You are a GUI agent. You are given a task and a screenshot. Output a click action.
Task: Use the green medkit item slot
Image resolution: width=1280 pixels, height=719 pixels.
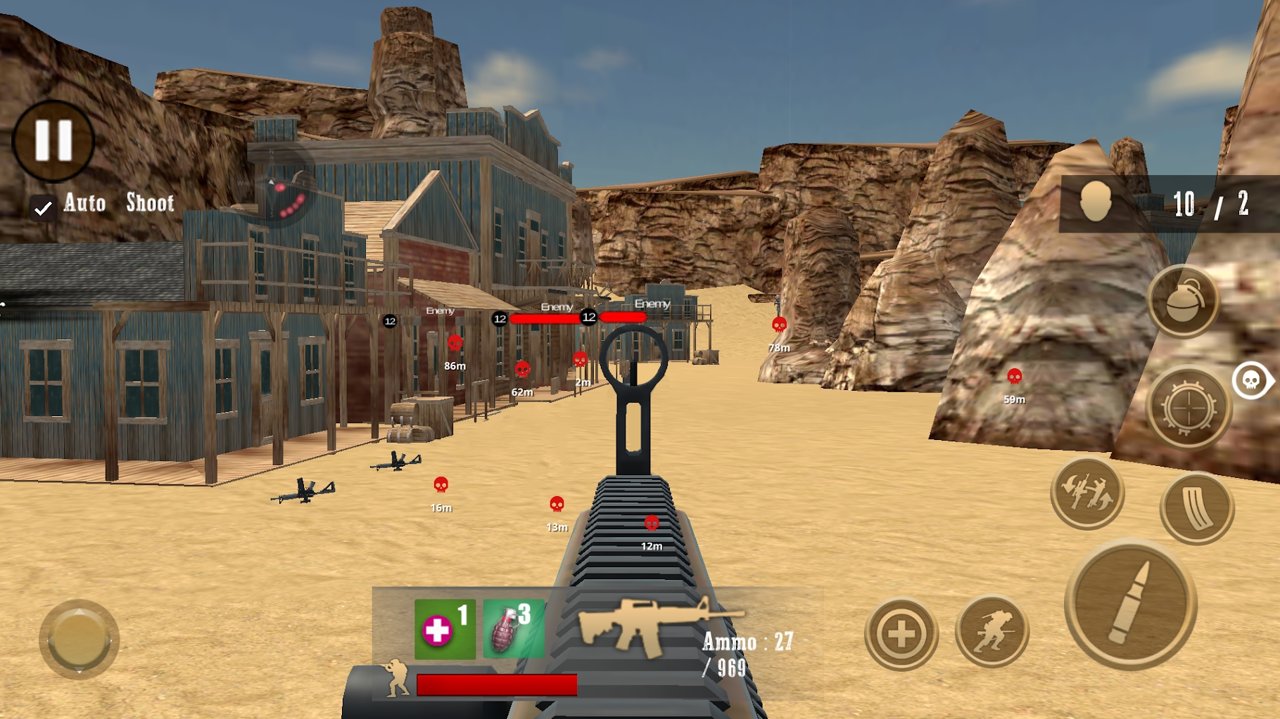click(444, 629)
